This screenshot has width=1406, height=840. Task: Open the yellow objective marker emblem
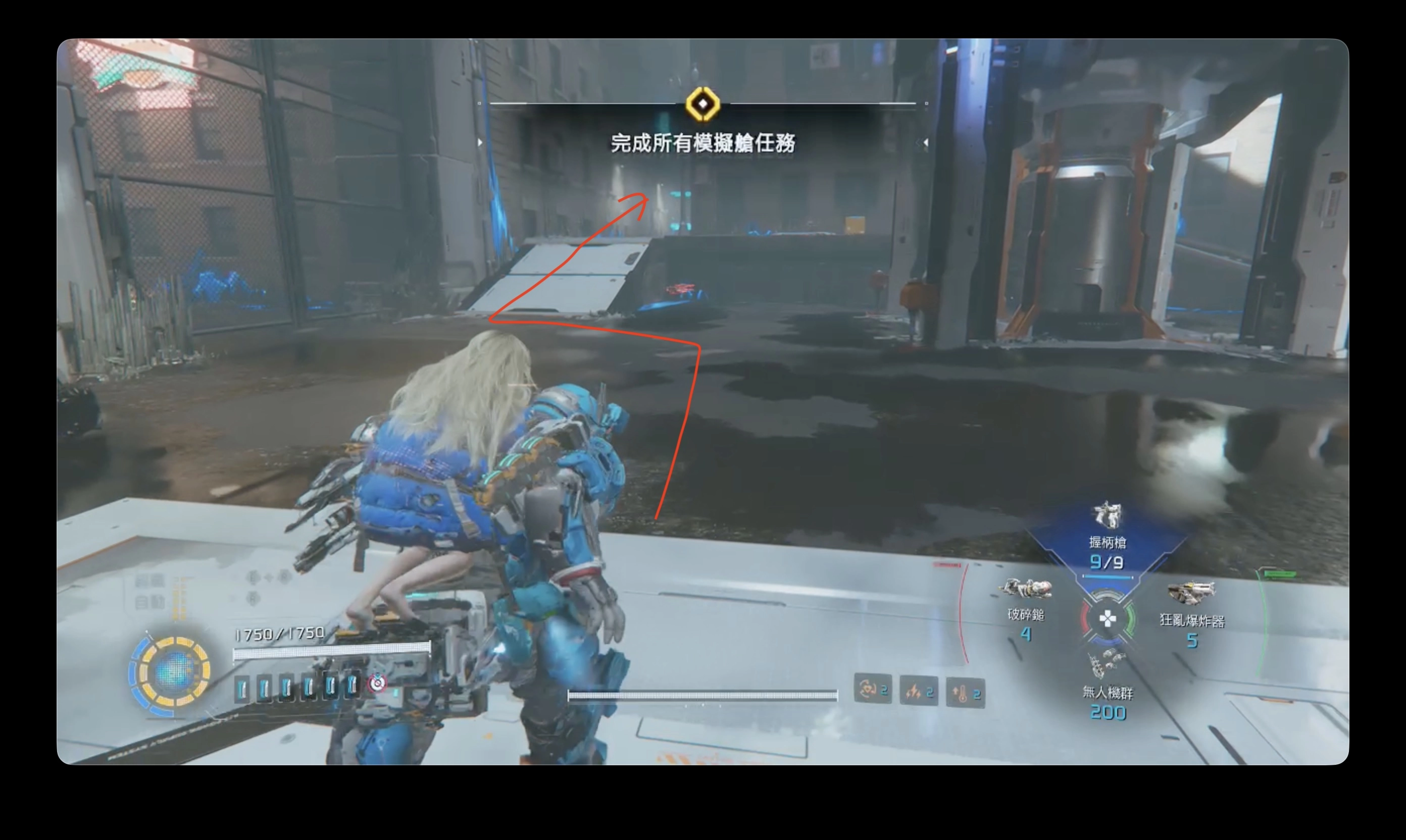point(702,104)
